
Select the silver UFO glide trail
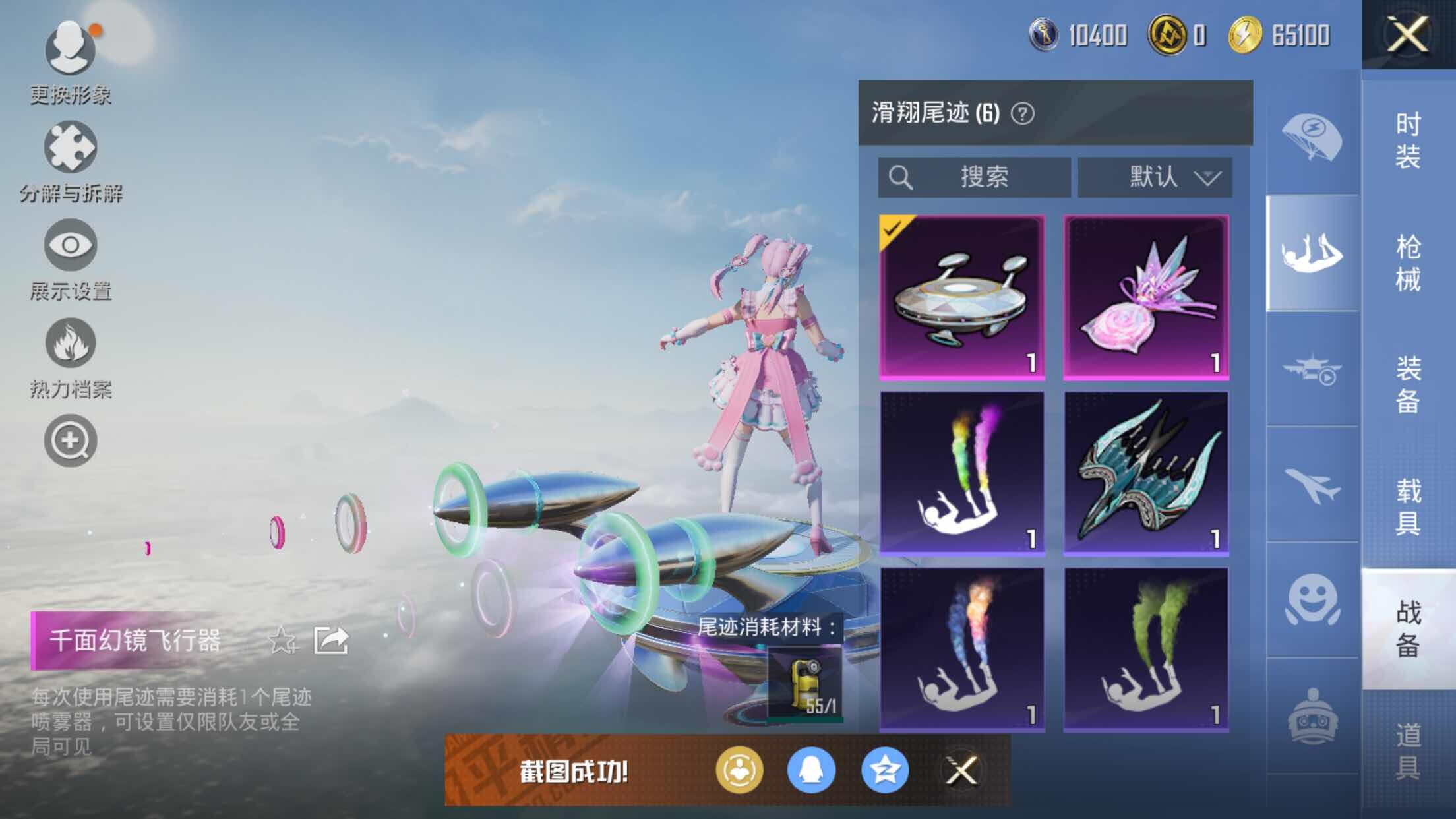click(961, 297)
